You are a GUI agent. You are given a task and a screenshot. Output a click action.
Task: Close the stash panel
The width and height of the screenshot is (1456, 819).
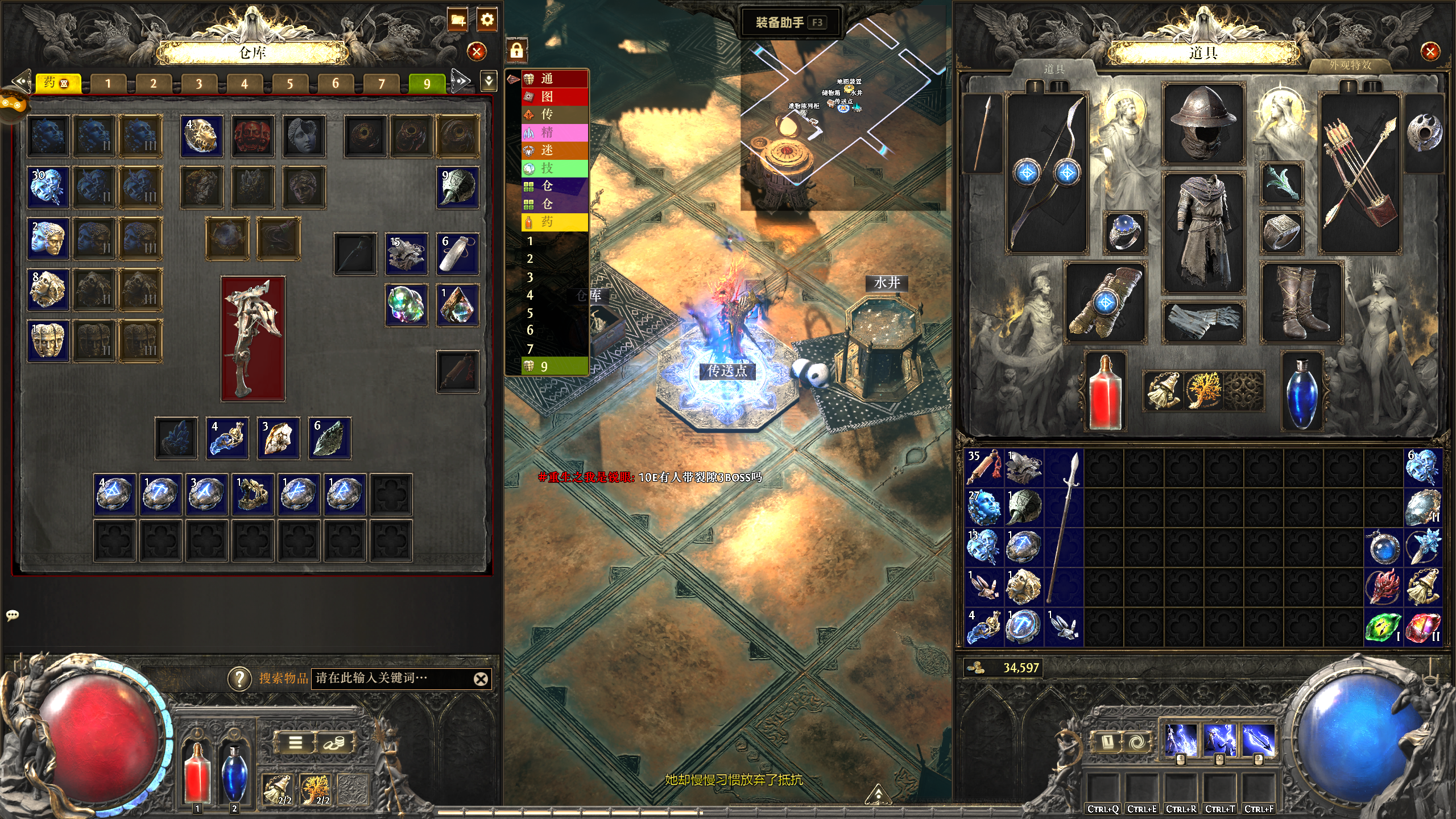(477, 52)
